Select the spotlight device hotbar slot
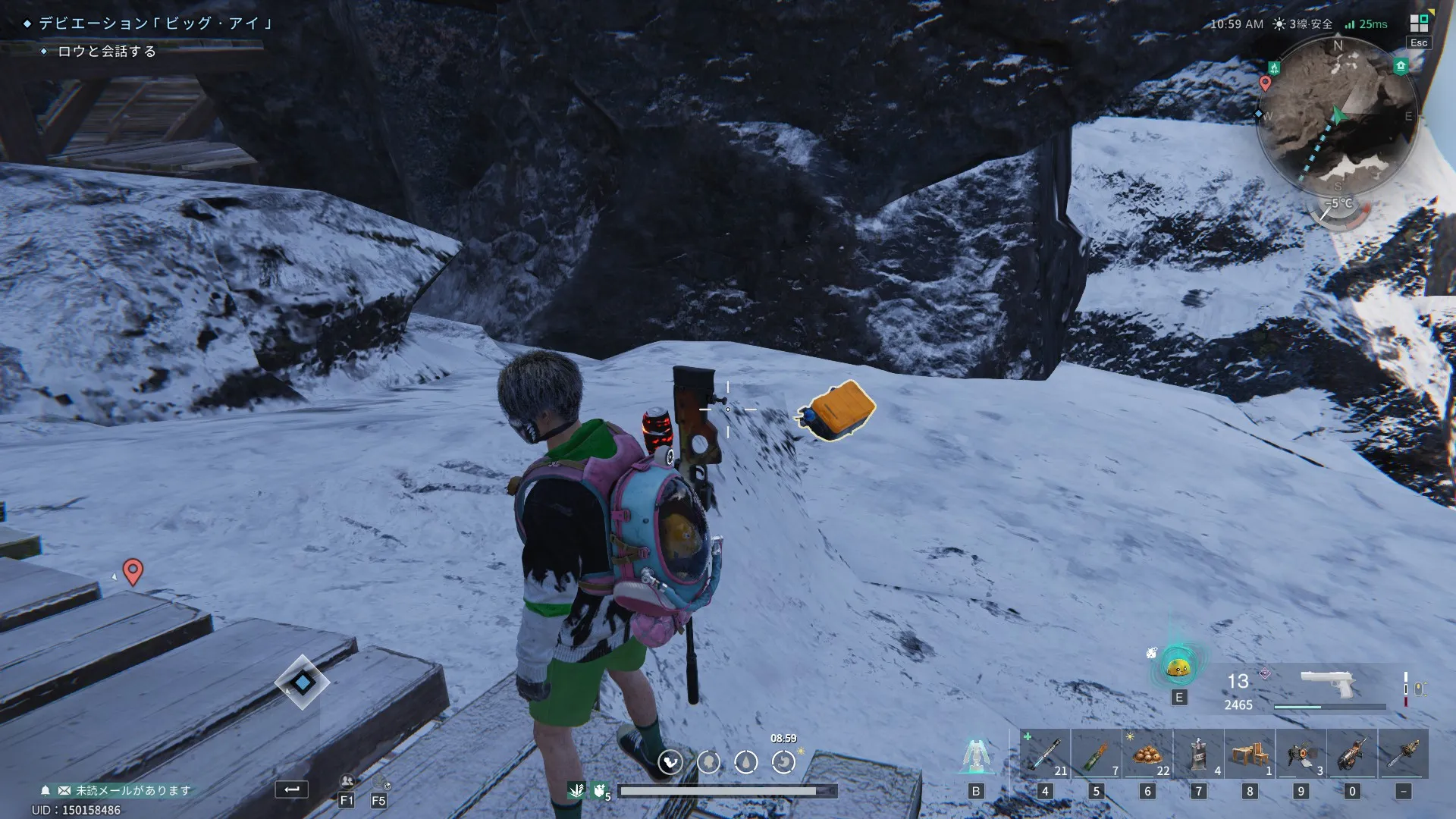1456x819 pixels. click(1301, 755)
